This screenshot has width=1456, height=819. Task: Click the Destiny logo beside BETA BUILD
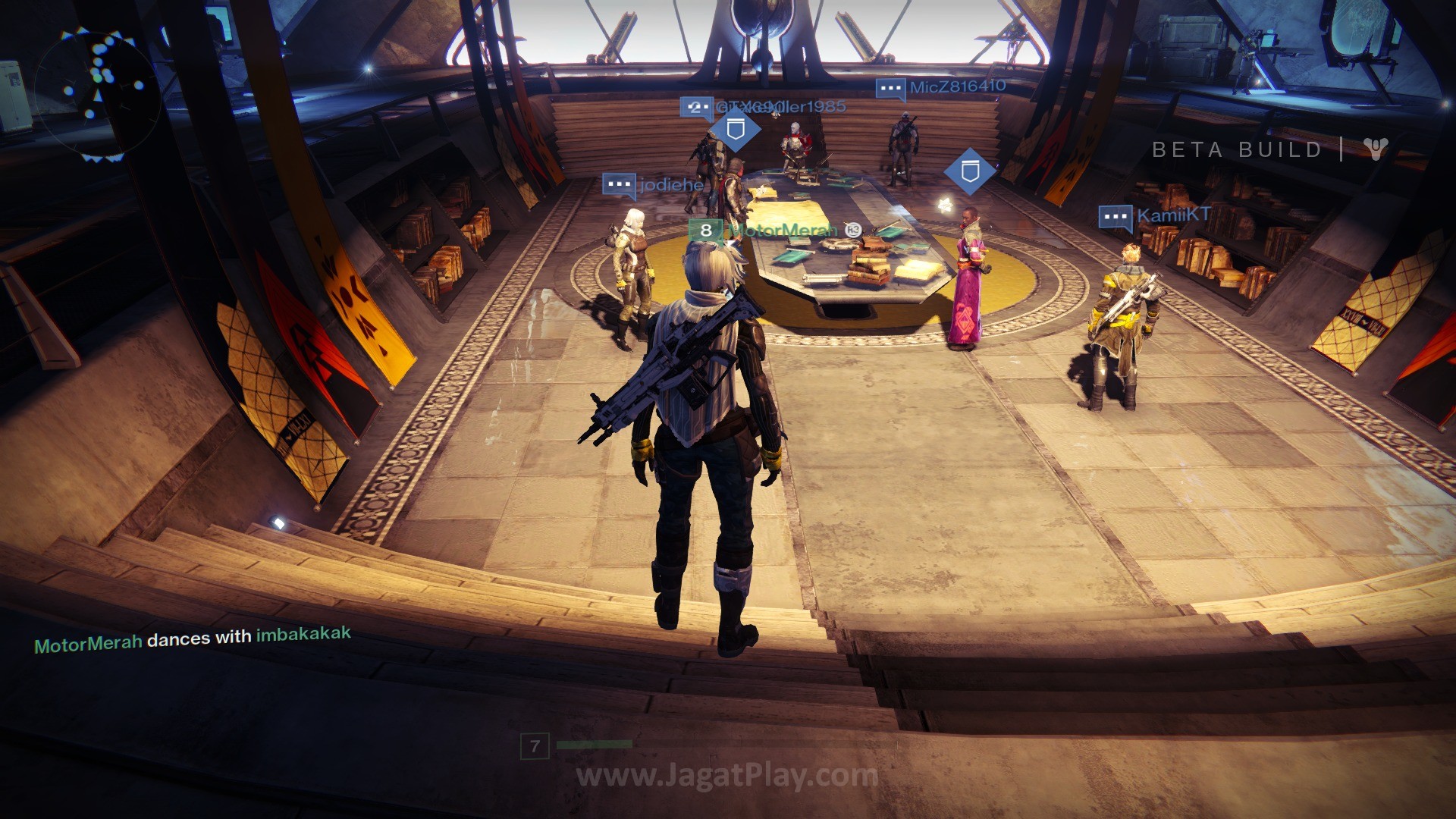1375,149
